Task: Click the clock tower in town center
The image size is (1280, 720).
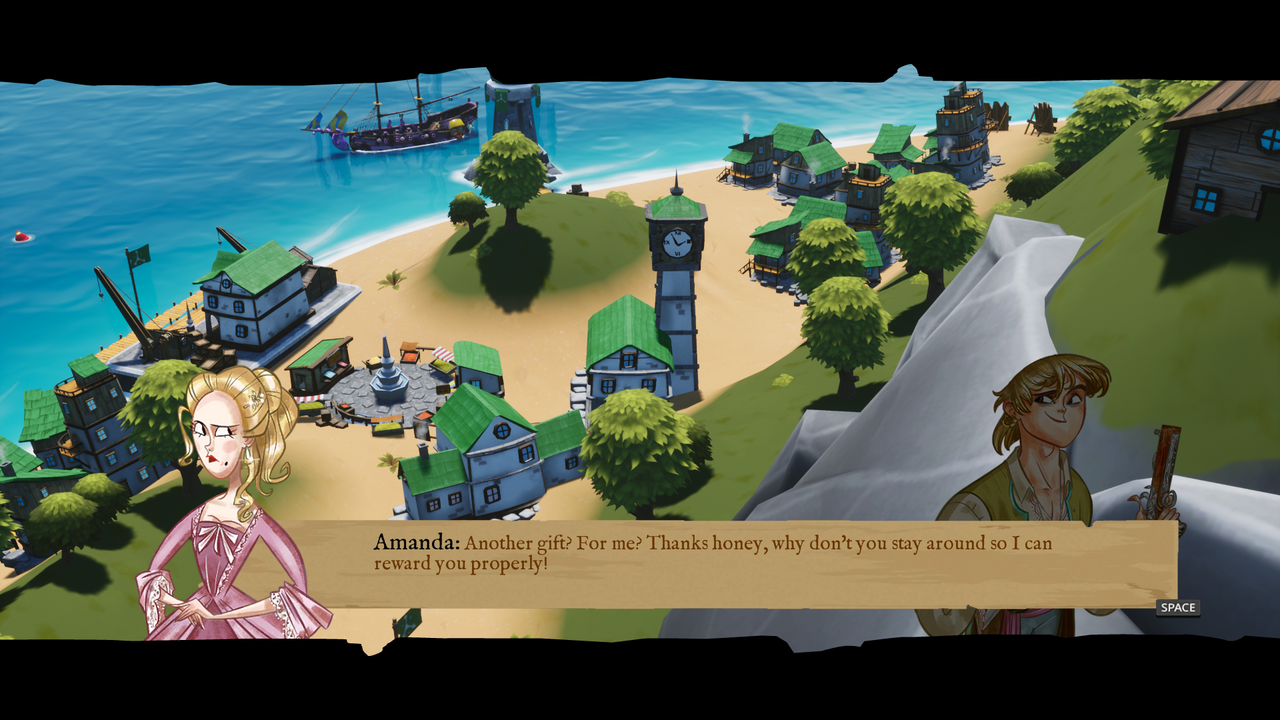Action: [x=675, y=280]
